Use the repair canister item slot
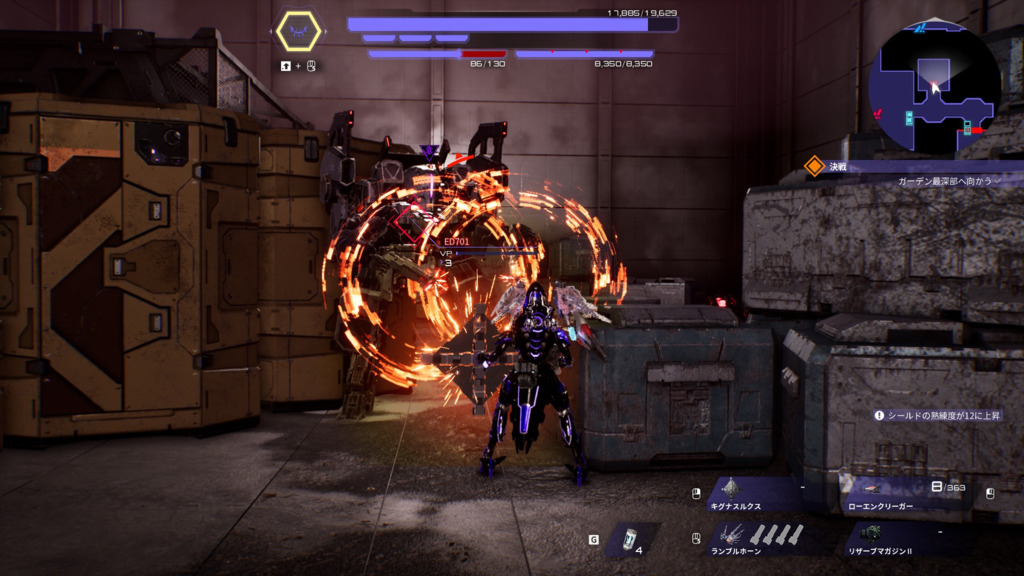The height and width of the screenshot is (576, 1024). point(630,540)
